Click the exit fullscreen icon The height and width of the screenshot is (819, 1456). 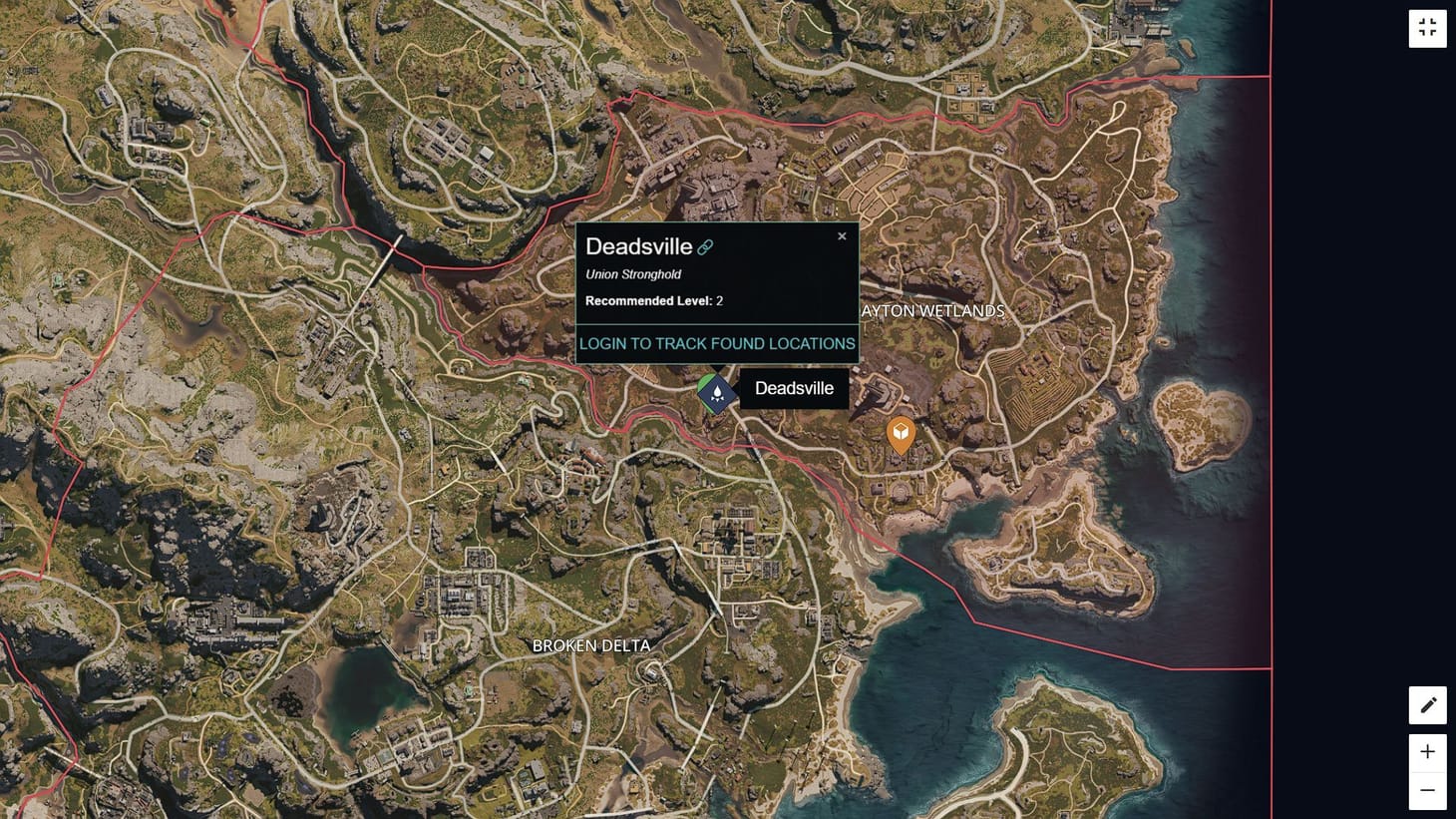(x=1427, y=28)
